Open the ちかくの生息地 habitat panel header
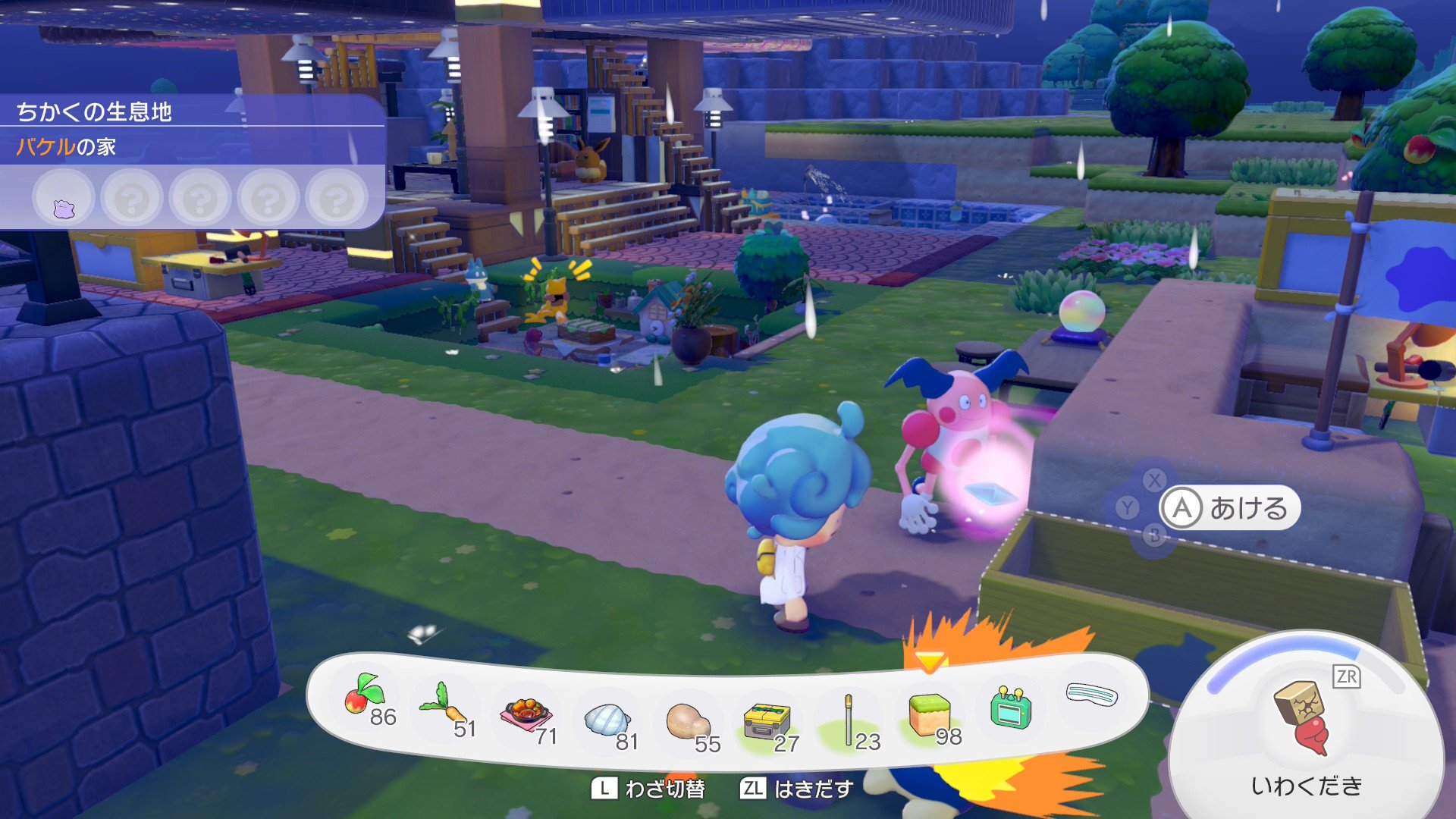Image resolution: width=1456 pixels, height=819 pixels. coord(94,112)
